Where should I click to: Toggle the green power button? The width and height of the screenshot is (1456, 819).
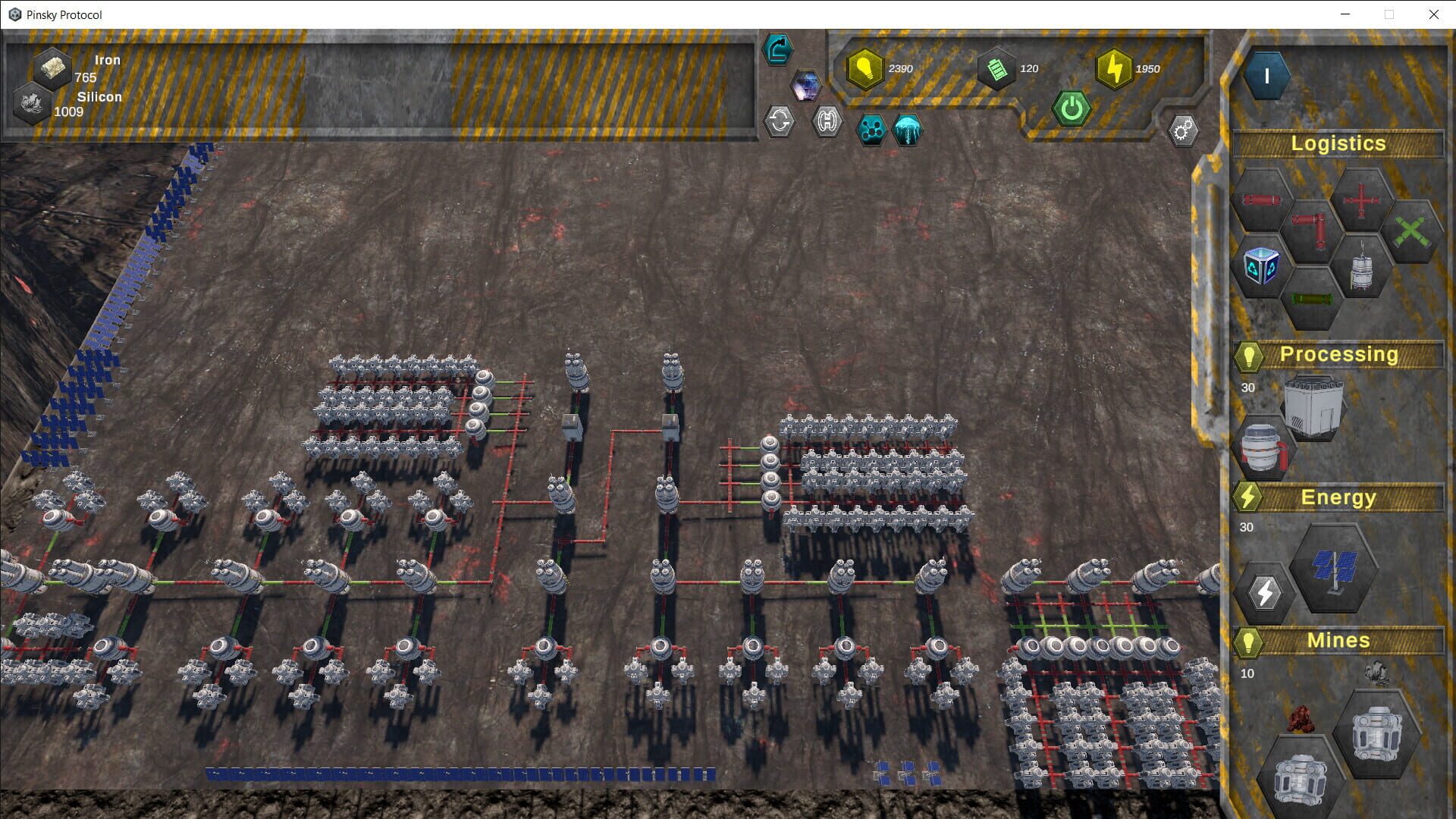[1072, 108]
